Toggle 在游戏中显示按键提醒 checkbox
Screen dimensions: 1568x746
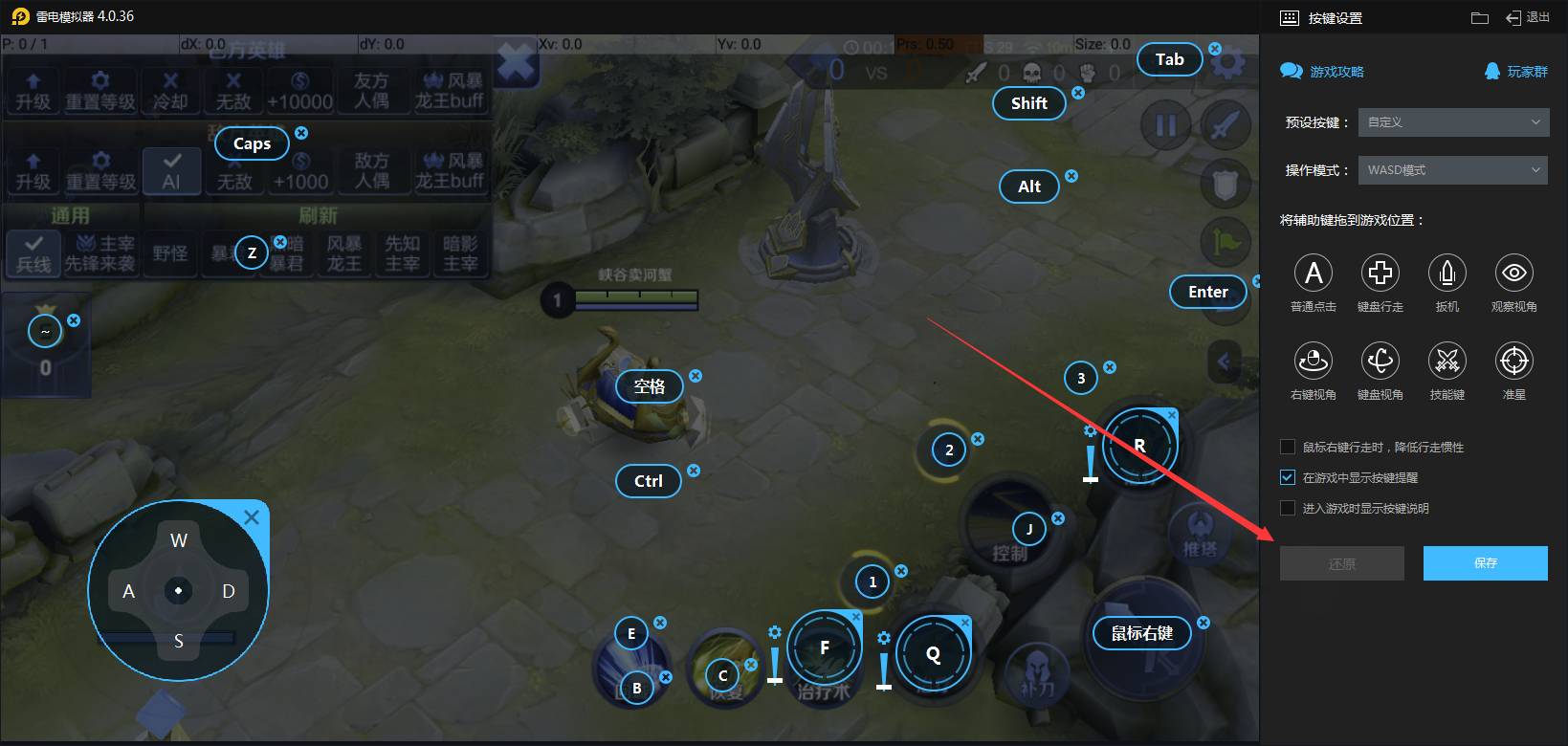coord(1288,477)
